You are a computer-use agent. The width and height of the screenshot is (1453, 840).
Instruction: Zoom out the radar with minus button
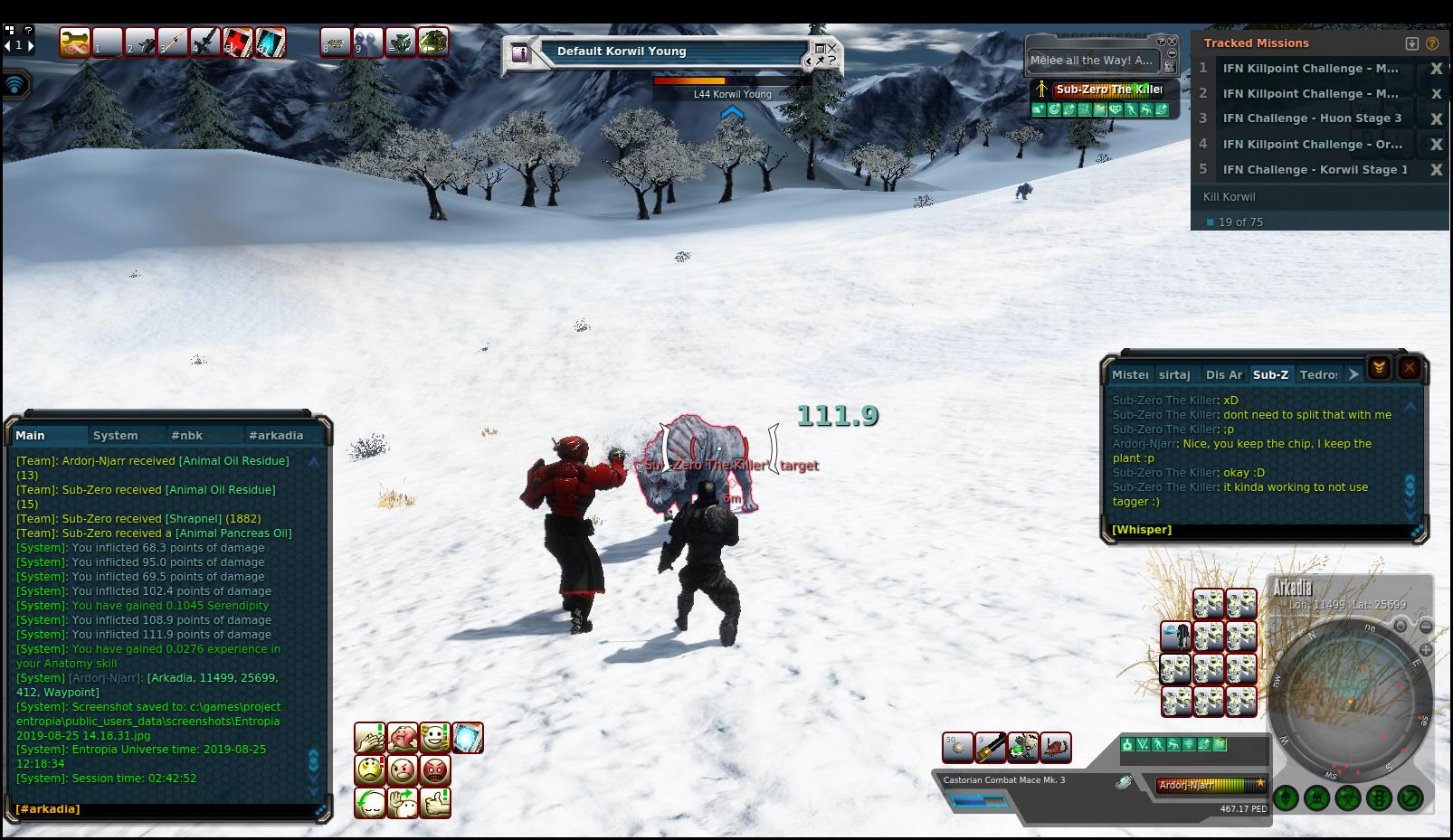coord(1426,627)
